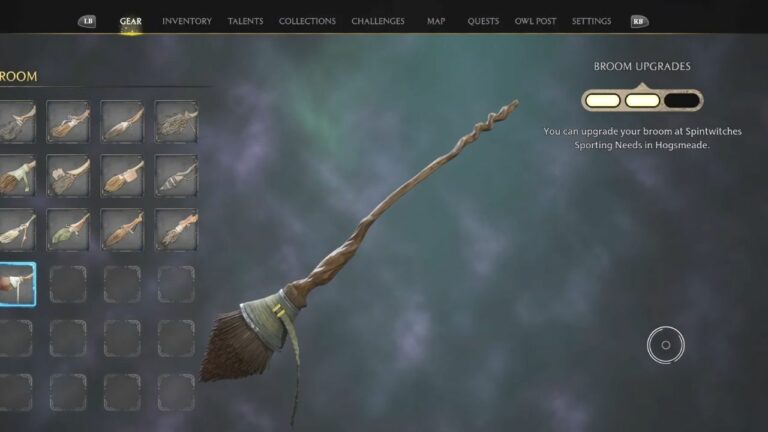Open the Map tab
This screenshot has height=432, width=768.
click(x=436, y=21)
